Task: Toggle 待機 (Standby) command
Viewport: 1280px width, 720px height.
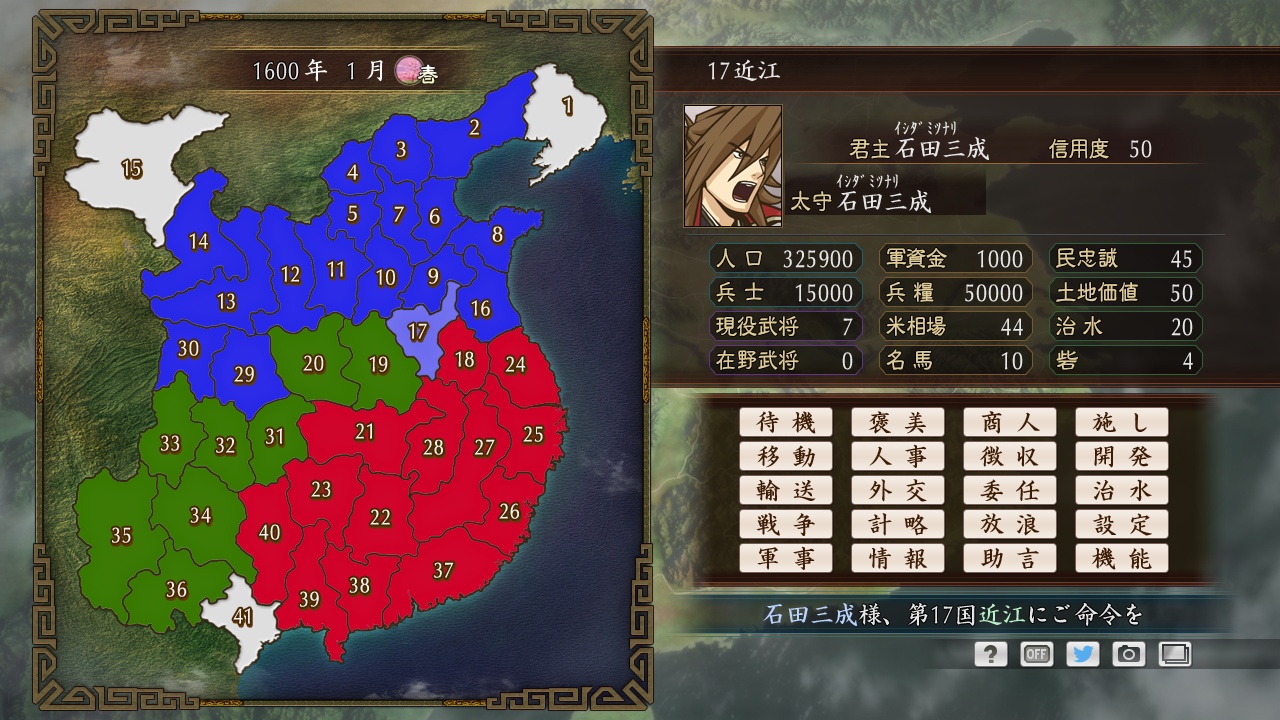Action: (786, 422)
